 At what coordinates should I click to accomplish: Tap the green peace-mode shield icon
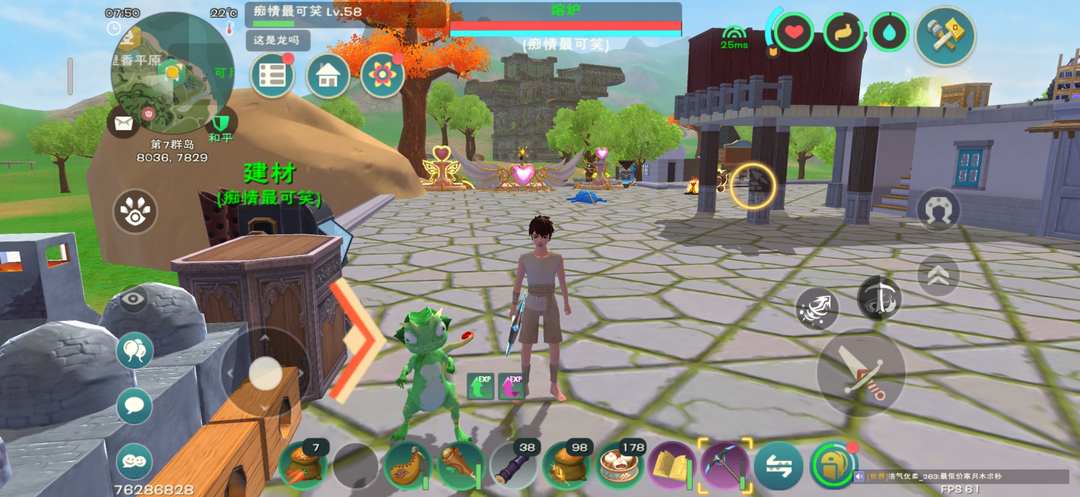222,122
